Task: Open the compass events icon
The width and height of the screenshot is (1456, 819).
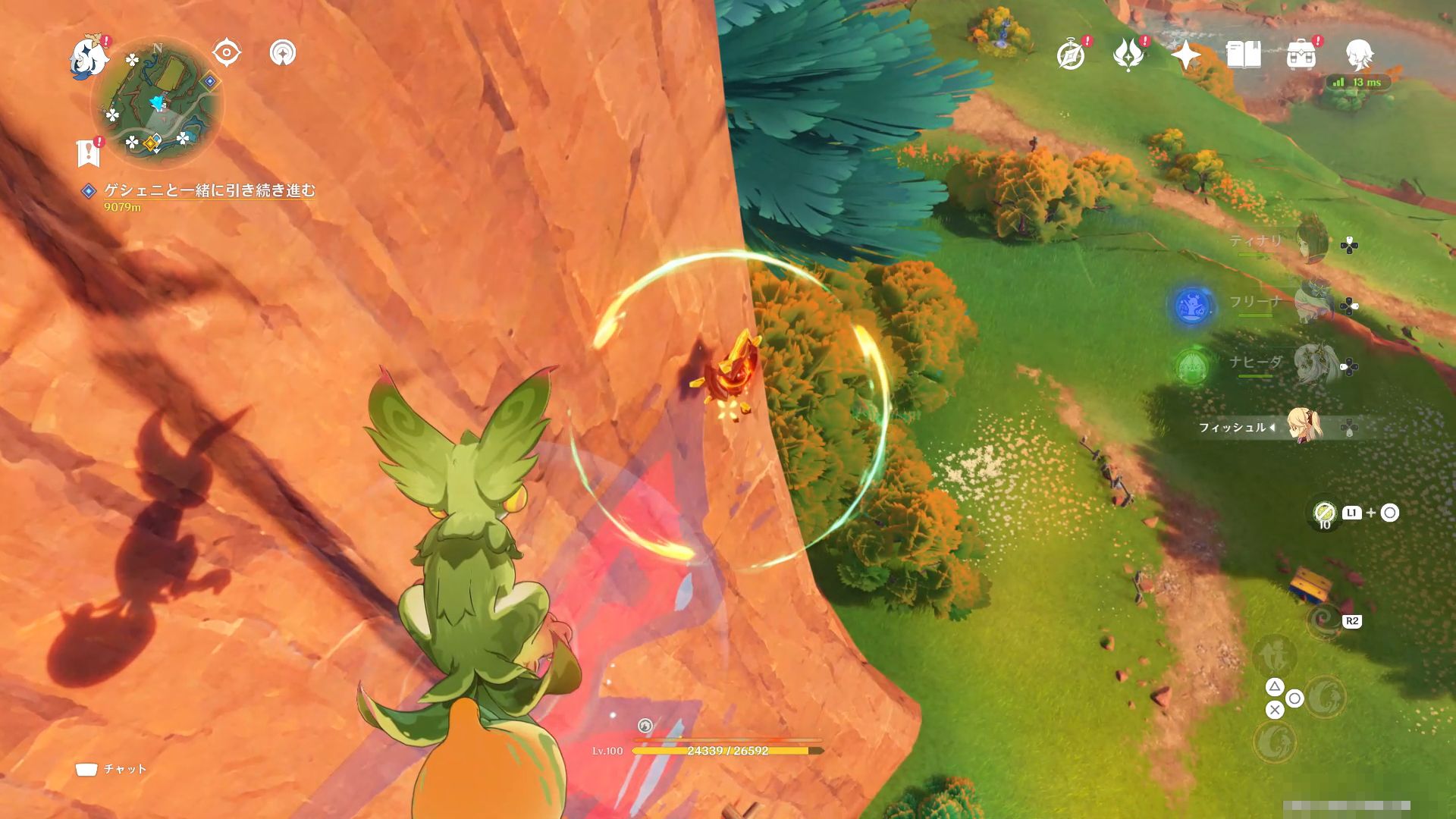Action: point(1071,55)
